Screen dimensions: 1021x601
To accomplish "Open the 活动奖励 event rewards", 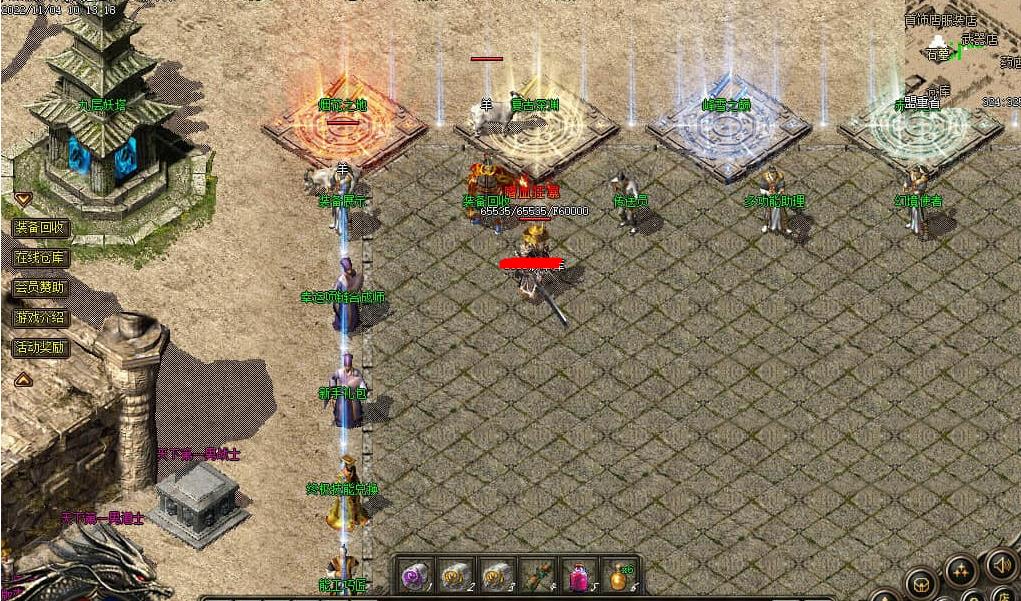I will pos(41,348).
